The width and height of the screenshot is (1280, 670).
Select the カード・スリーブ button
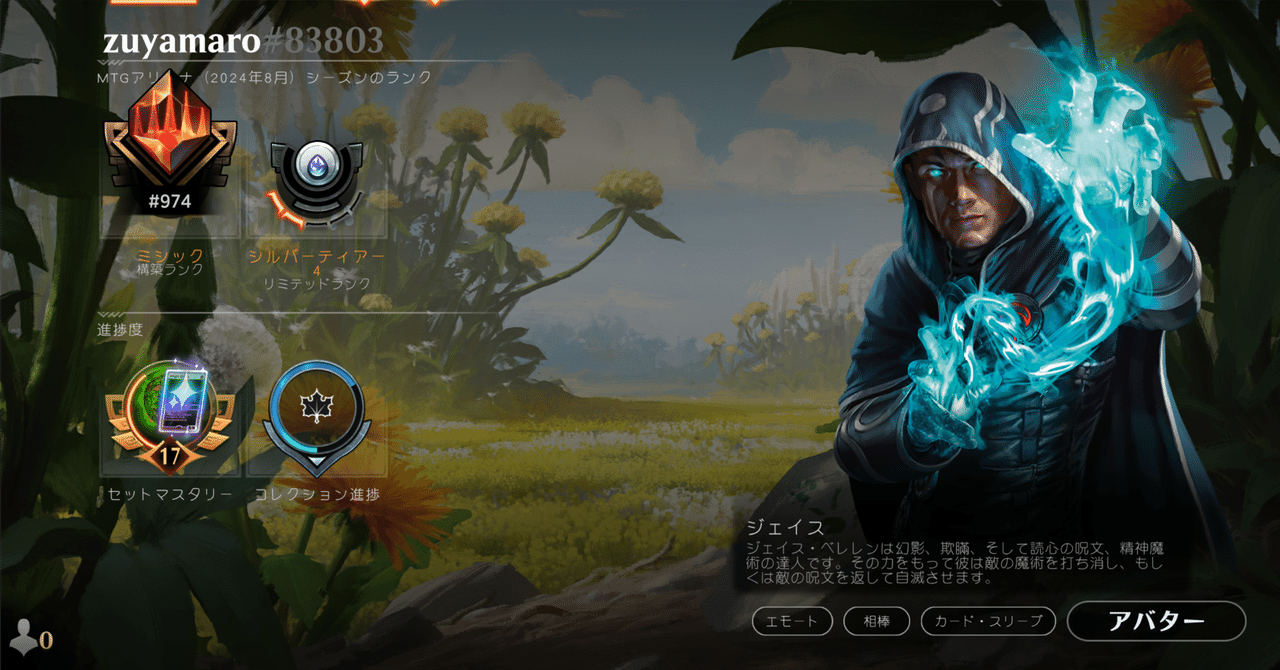click(x=988, y=621)
